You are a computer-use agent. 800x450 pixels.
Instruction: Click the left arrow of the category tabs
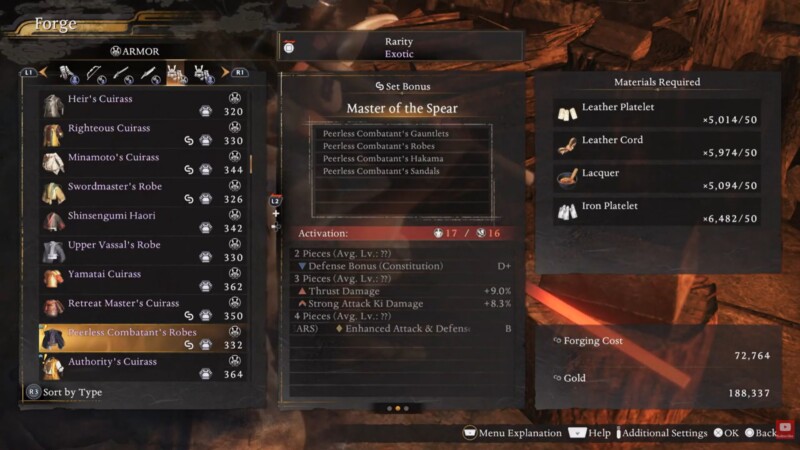[43, 73]
